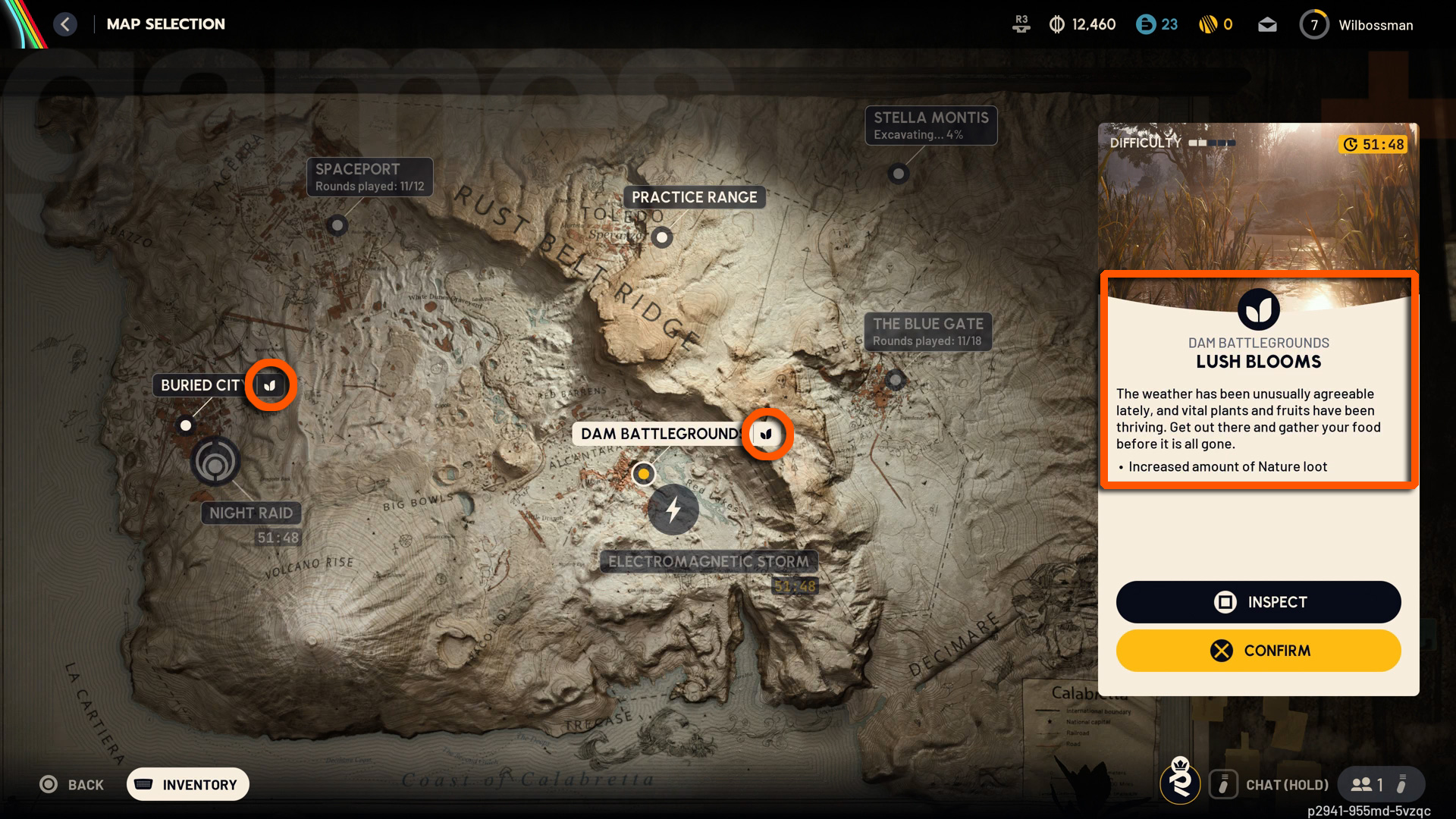Image resolution: width=1456 pixels, height=819 pixels.
Task: Click the controller R3 indicator icon
Action: point(1021,23)
